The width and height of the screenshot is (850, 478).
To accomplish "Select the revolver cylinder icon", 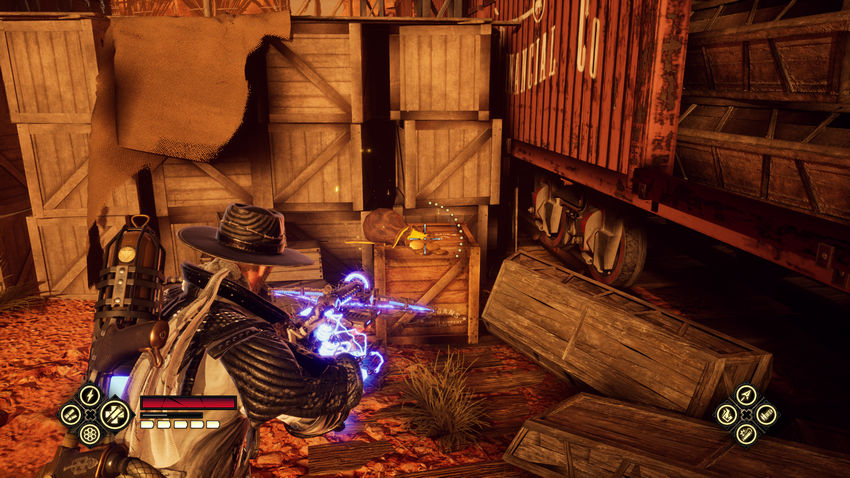I will tap(90, 433).
